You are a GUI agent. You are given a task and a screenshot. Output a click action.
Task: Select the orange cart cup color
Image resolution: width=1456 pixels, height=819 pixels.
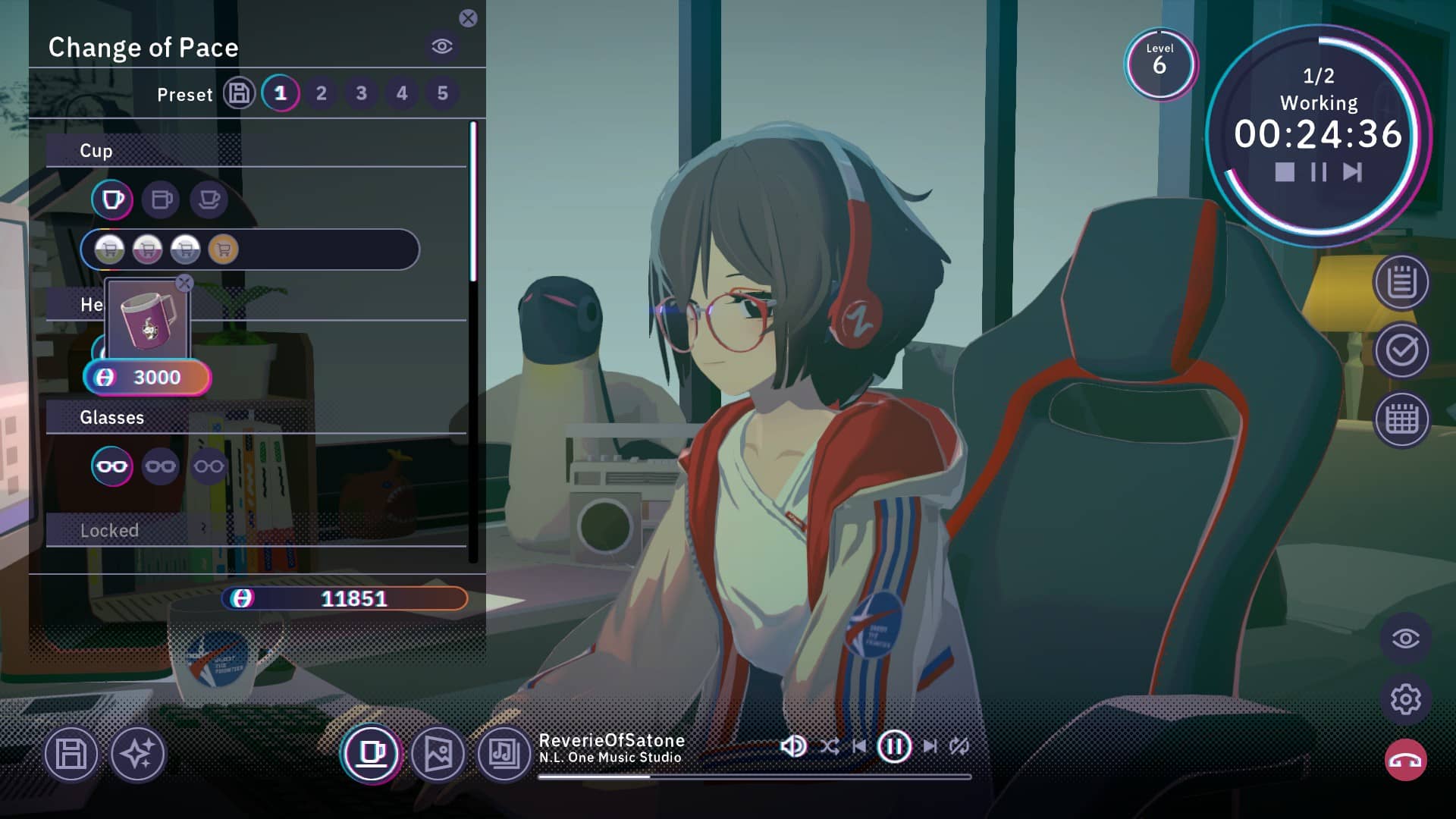(223, 249)
